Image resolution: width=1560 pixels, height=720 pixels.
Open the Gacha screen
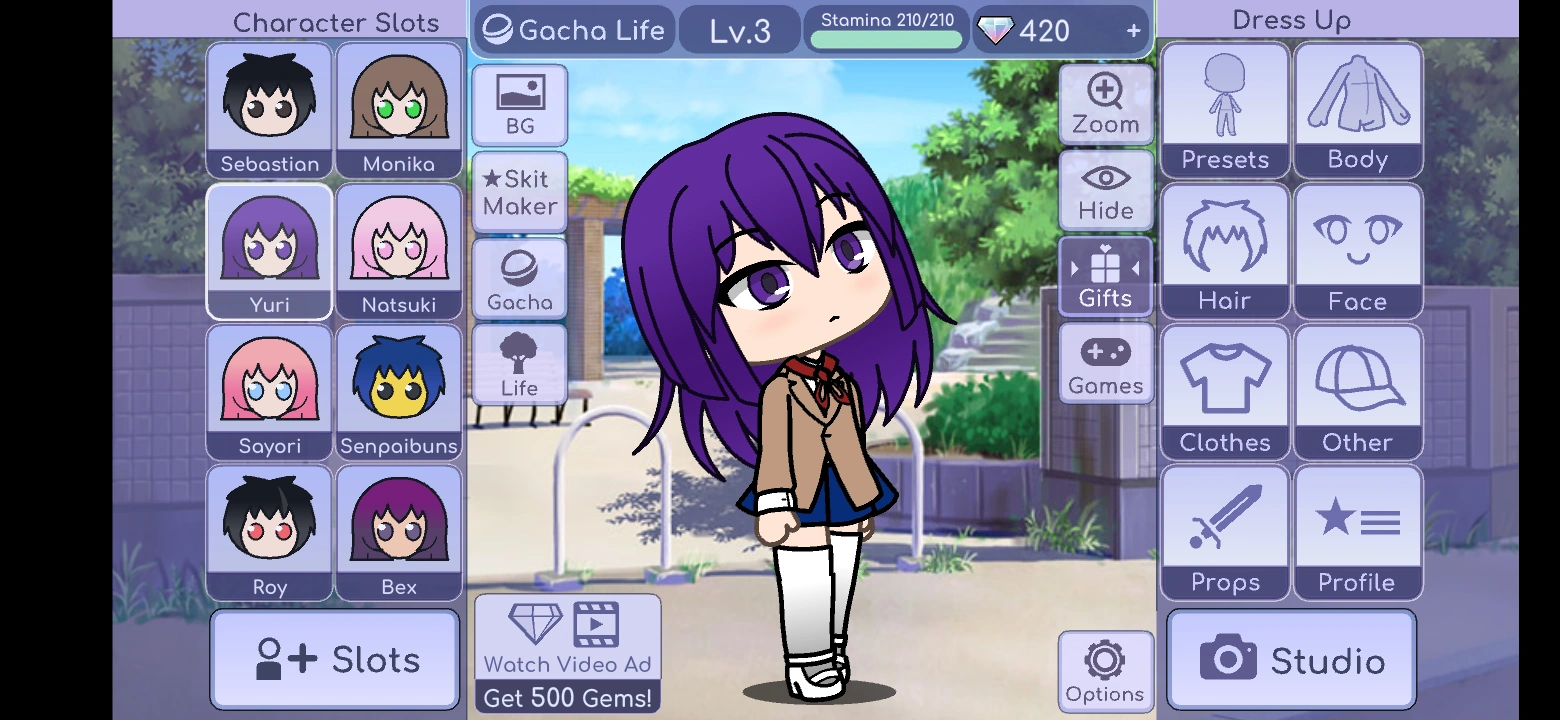click(519, 277)
